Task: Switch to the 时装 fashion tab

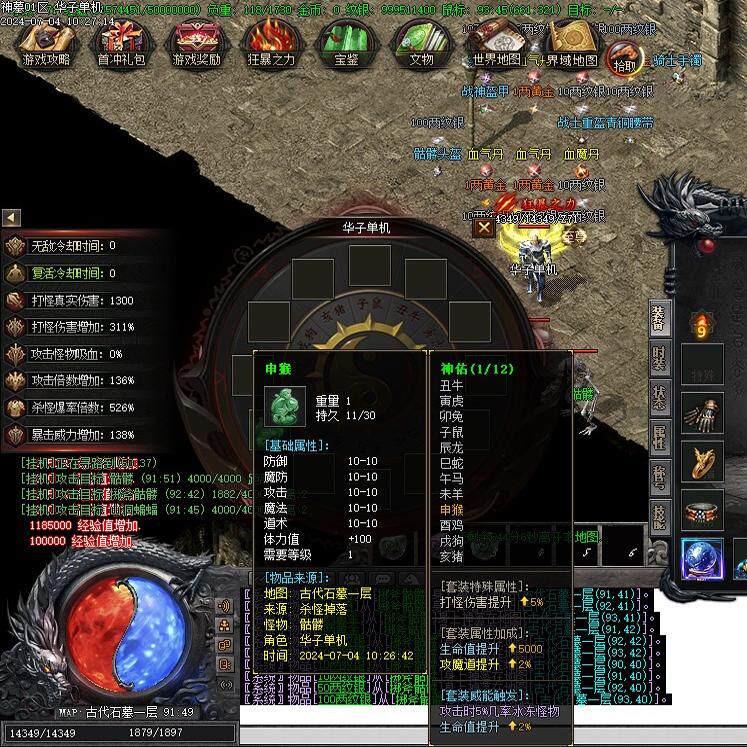Action: pyautogui.click(x=659, y=357)
